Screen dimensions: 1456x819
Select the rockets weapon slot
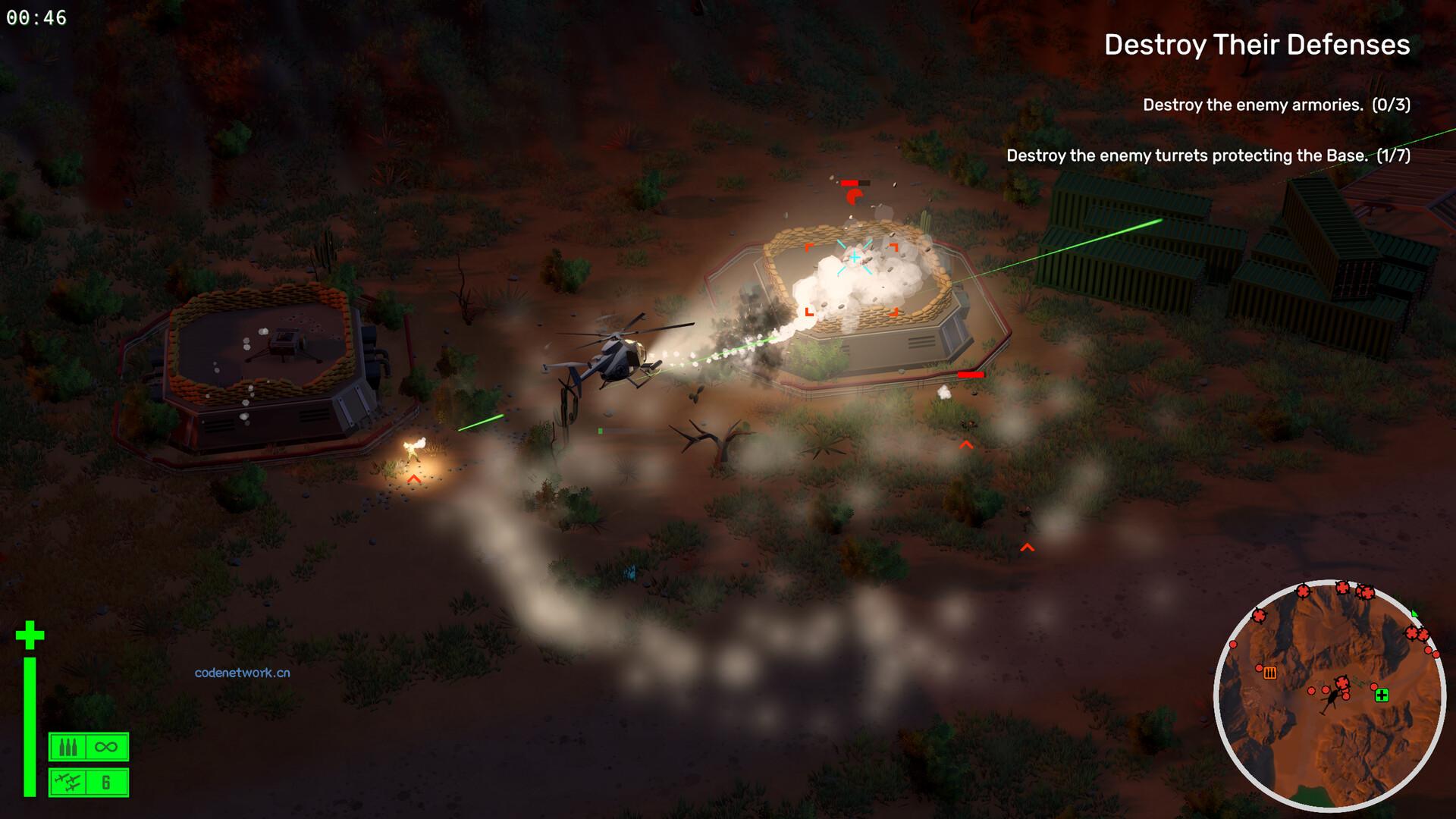coord(89,783)
